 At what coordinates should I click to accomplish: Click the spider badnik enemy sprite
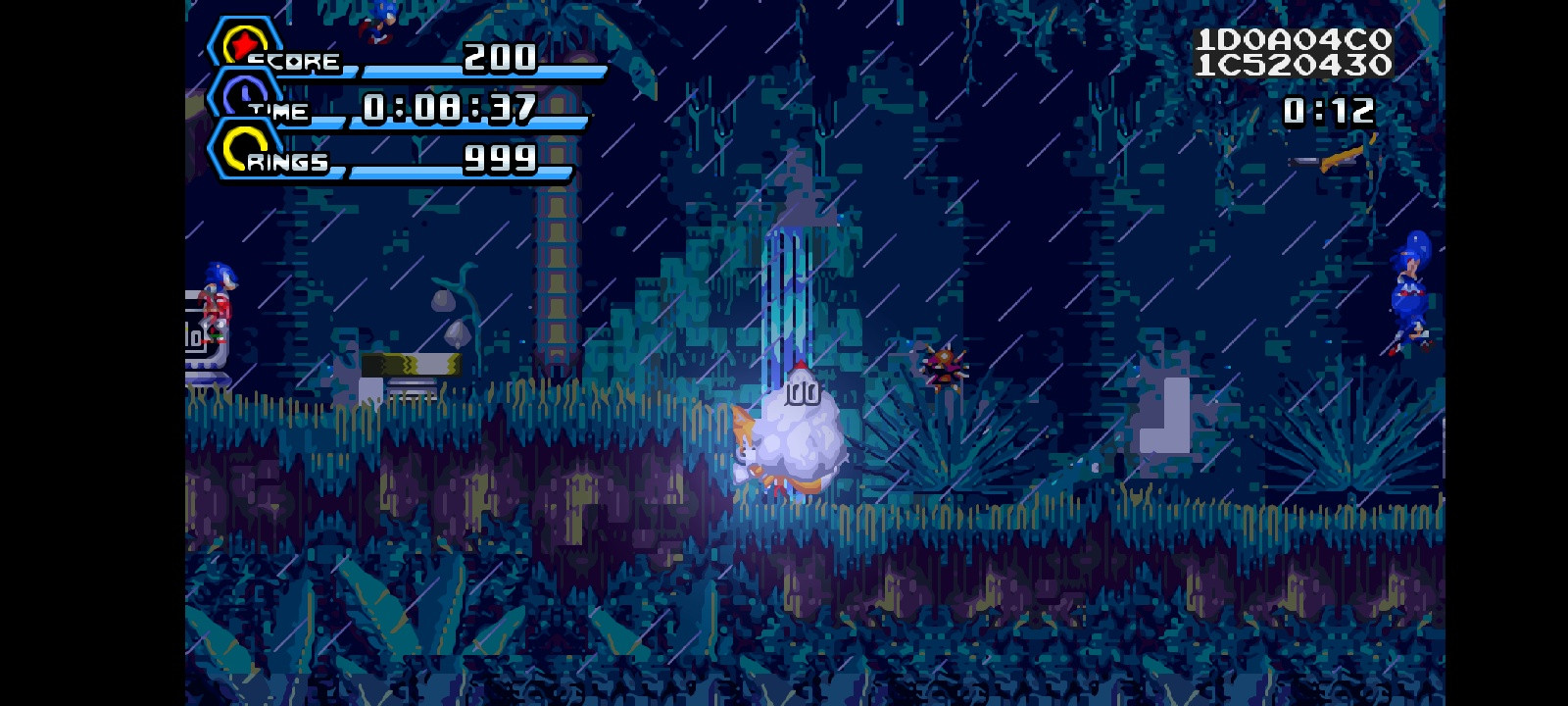click(x=943, y=365)
